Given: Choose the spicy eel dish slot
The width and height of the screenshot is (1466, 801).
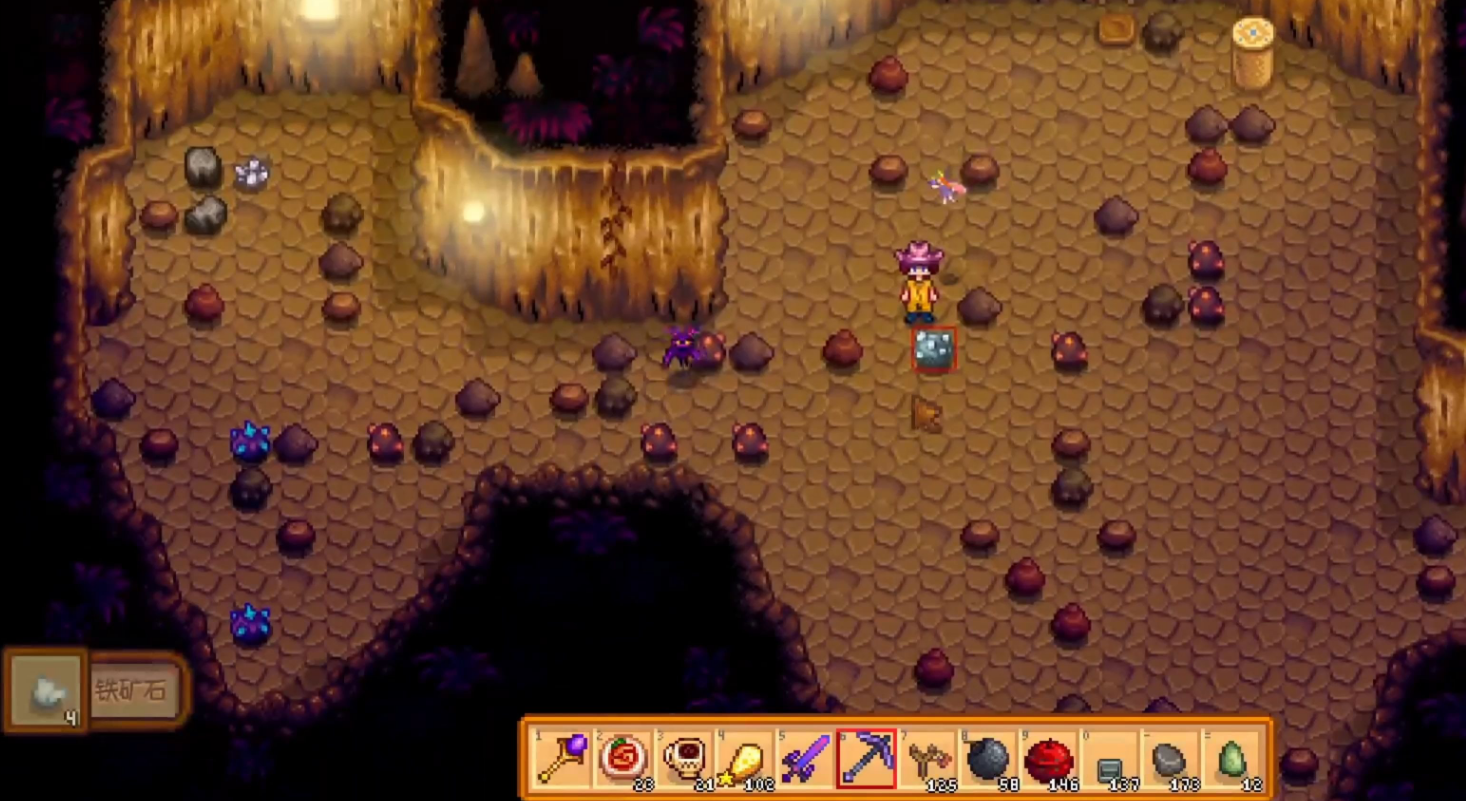Looking at the screenshot, I should click(623, 759).
